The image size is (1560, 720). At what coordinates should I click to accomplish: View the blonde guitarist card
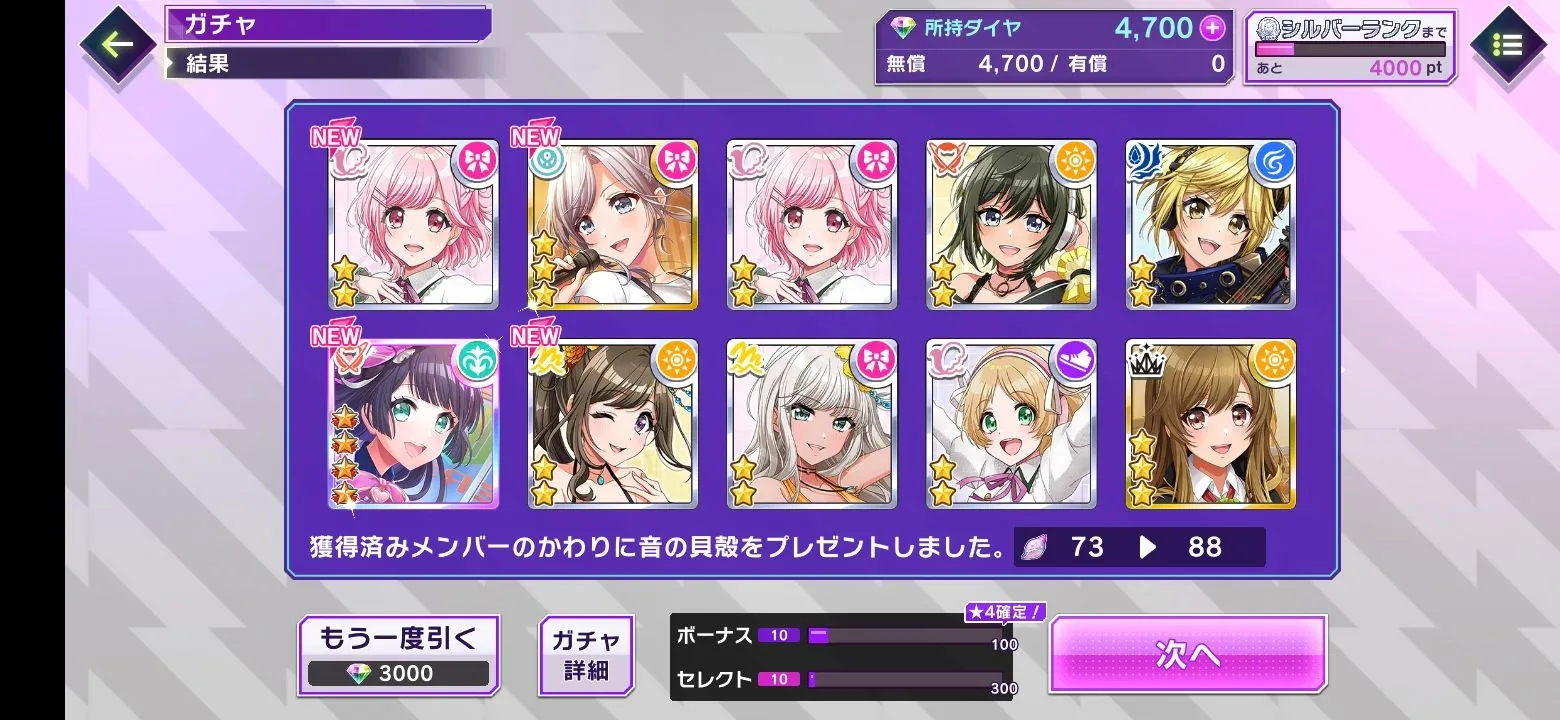pos(1210,225)
